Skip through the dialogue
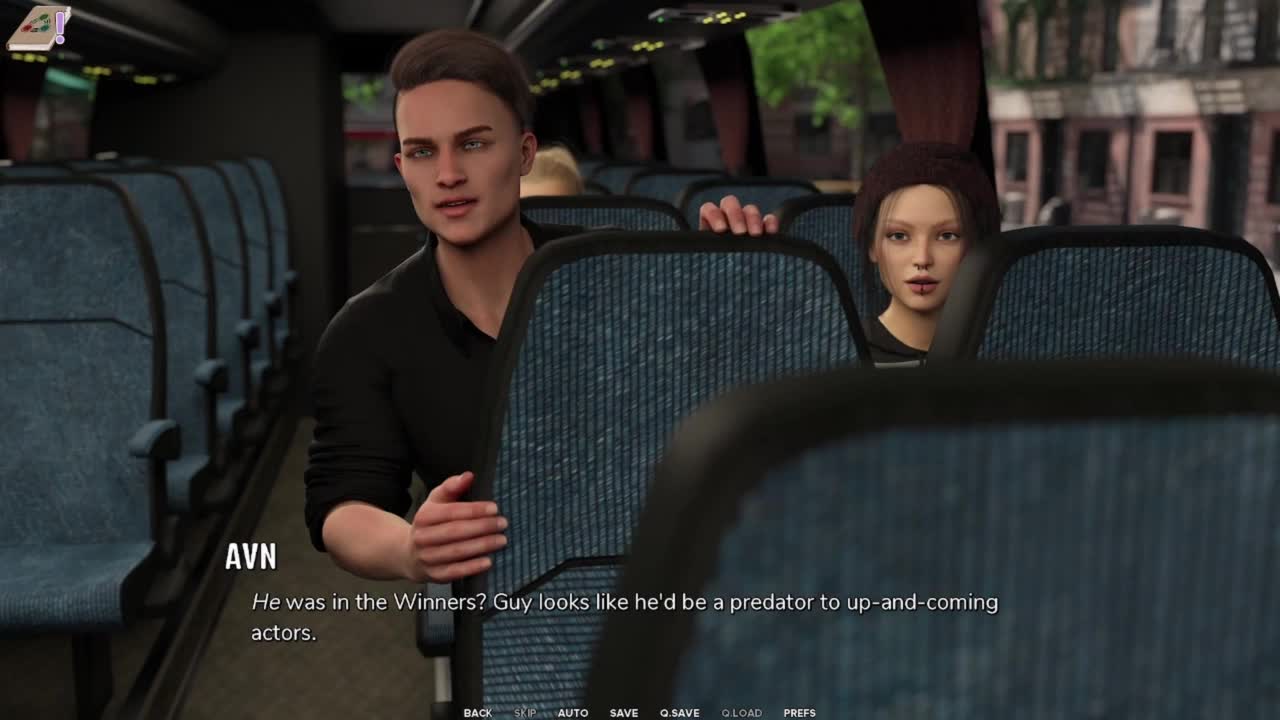This screenshot has height=720, width=1280. pyautogui.click(x=525, y=713)
